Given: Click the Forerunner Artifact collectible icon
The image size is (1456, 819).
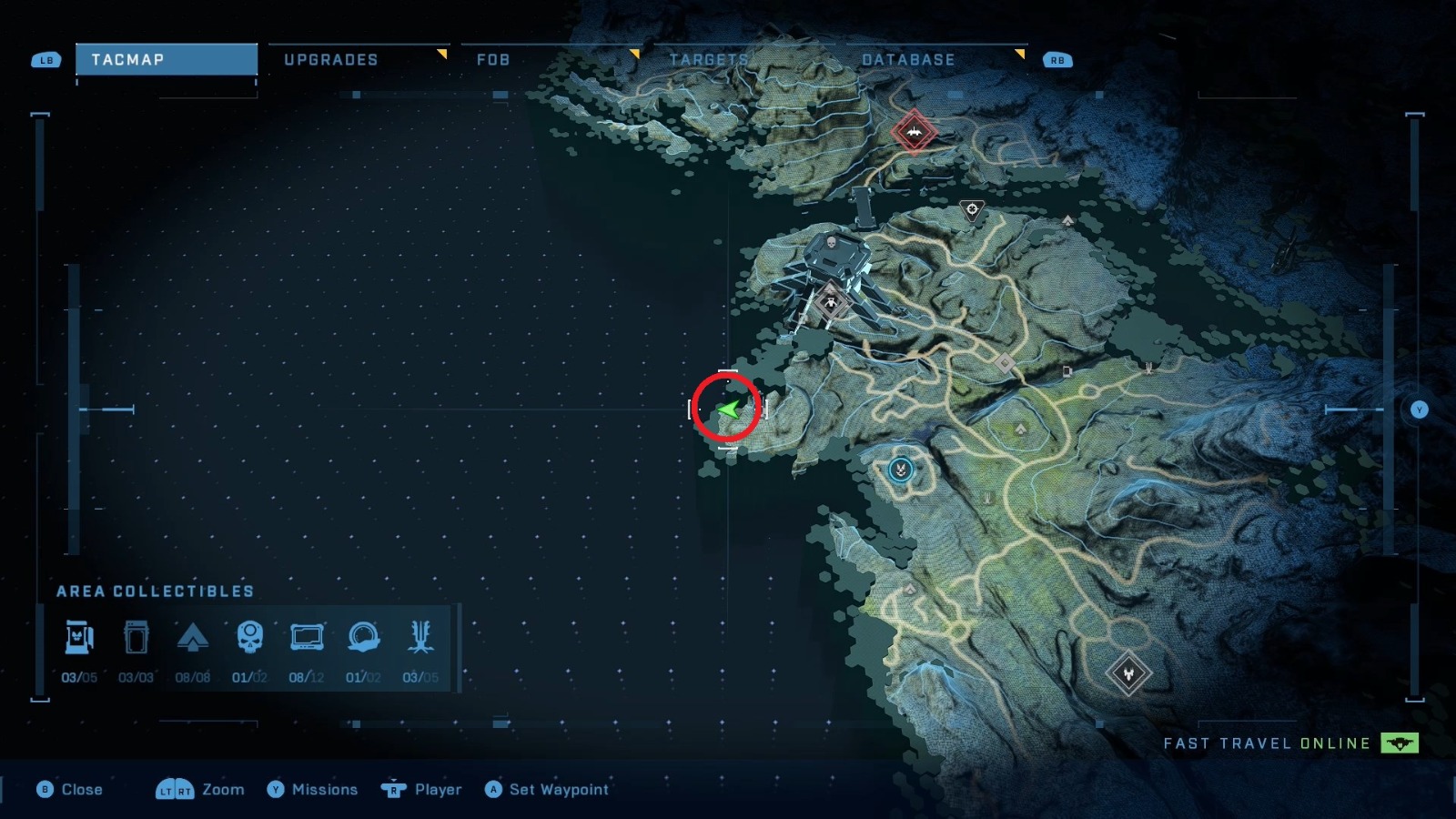Looking at the screenshot, I should (365, 637).
